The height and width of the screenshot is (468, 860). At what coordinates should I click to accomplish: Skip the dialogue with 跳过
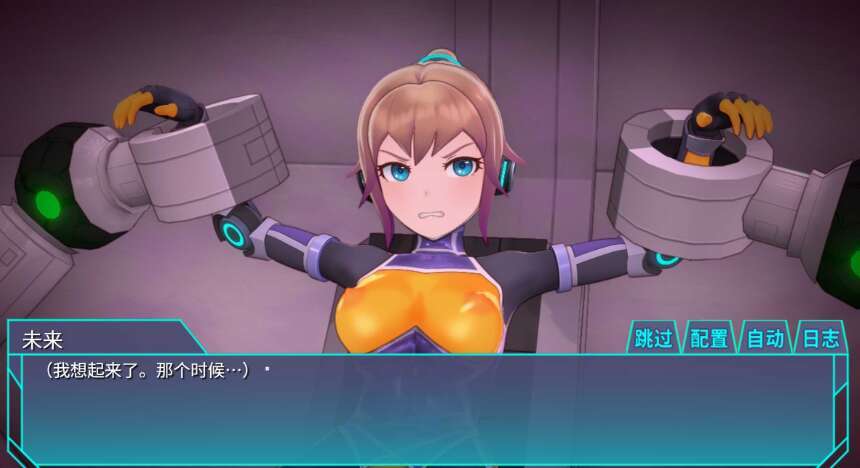654,338
